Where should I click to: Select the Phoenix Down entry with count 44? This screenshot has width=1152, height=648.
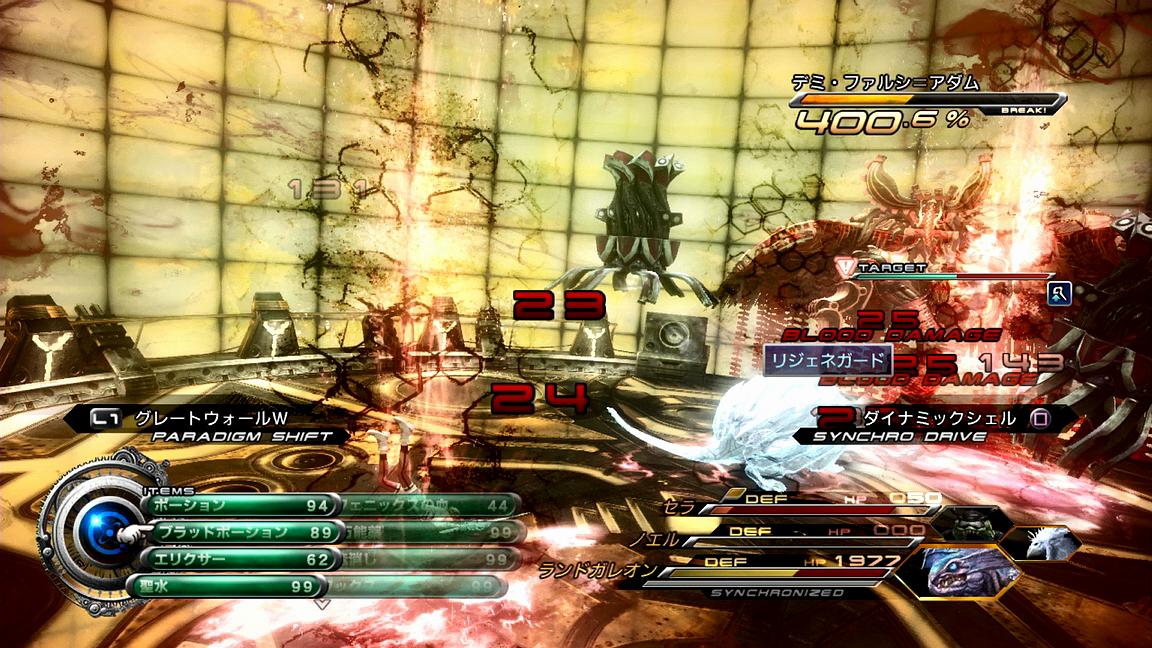click(x=432, y=506)
